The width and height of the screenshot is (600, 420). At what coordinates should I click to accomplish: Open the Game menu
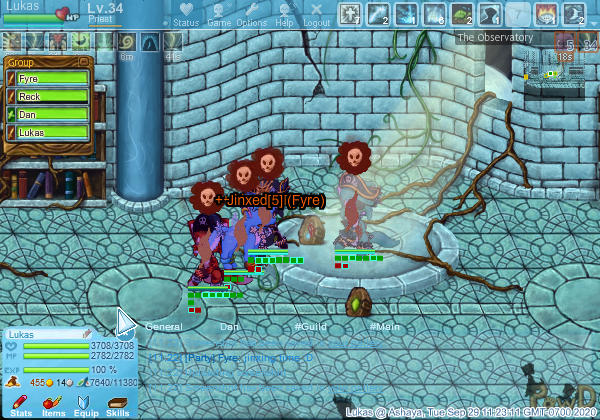pyautogui.click(x=218, y=15)
